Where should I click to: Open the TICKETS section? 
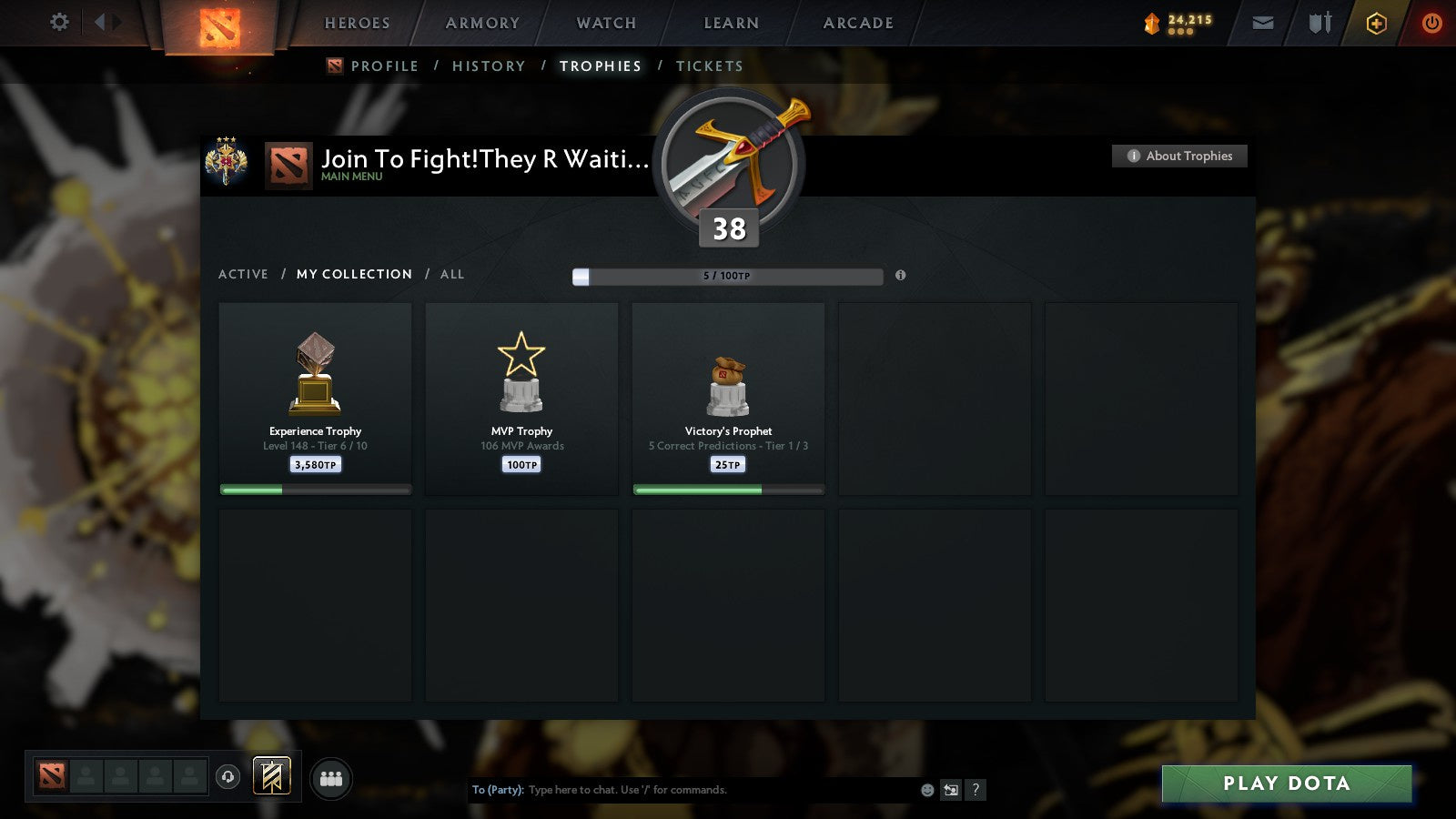[709, 66]
